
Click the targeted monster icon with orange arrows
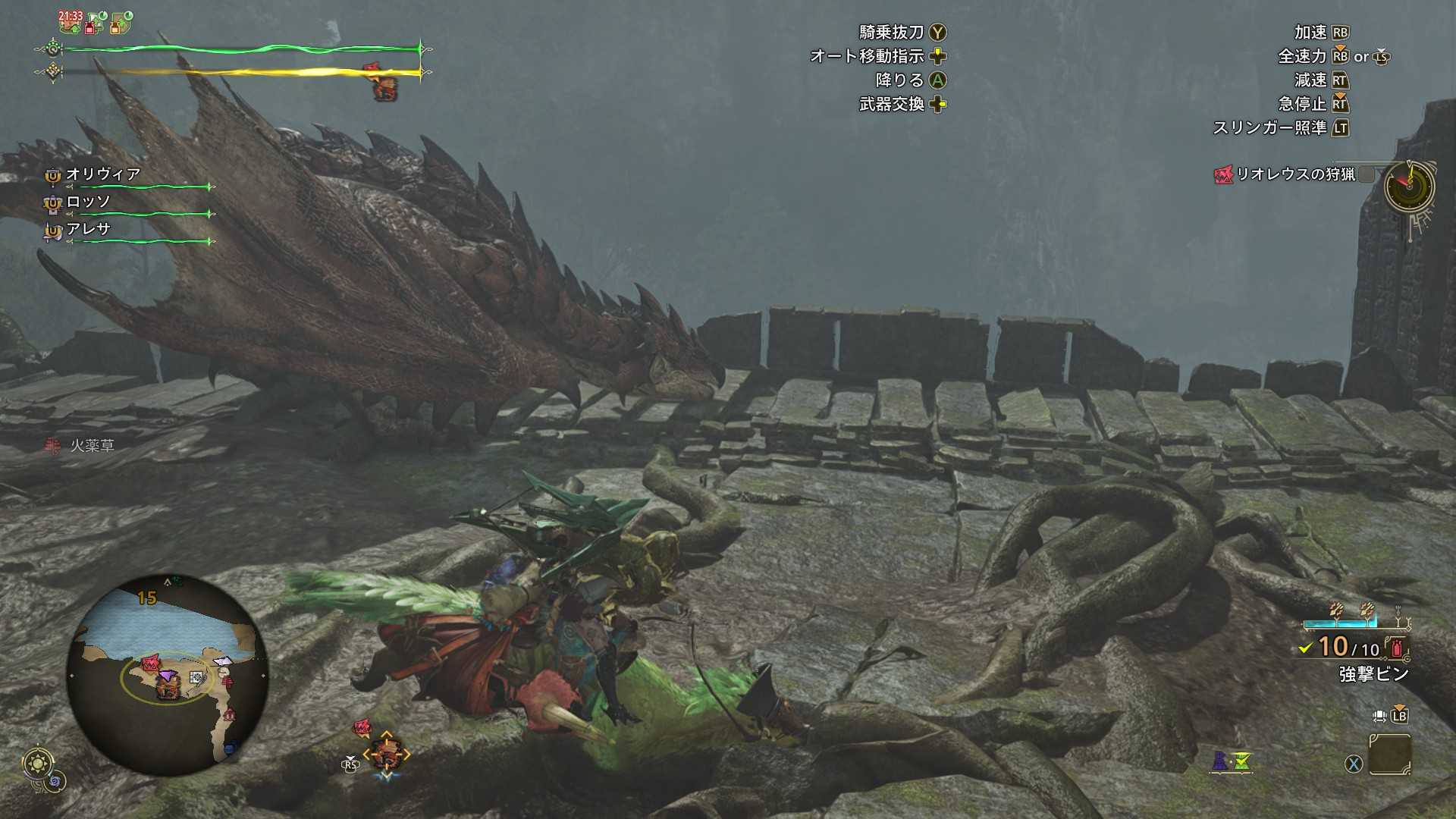387,753
